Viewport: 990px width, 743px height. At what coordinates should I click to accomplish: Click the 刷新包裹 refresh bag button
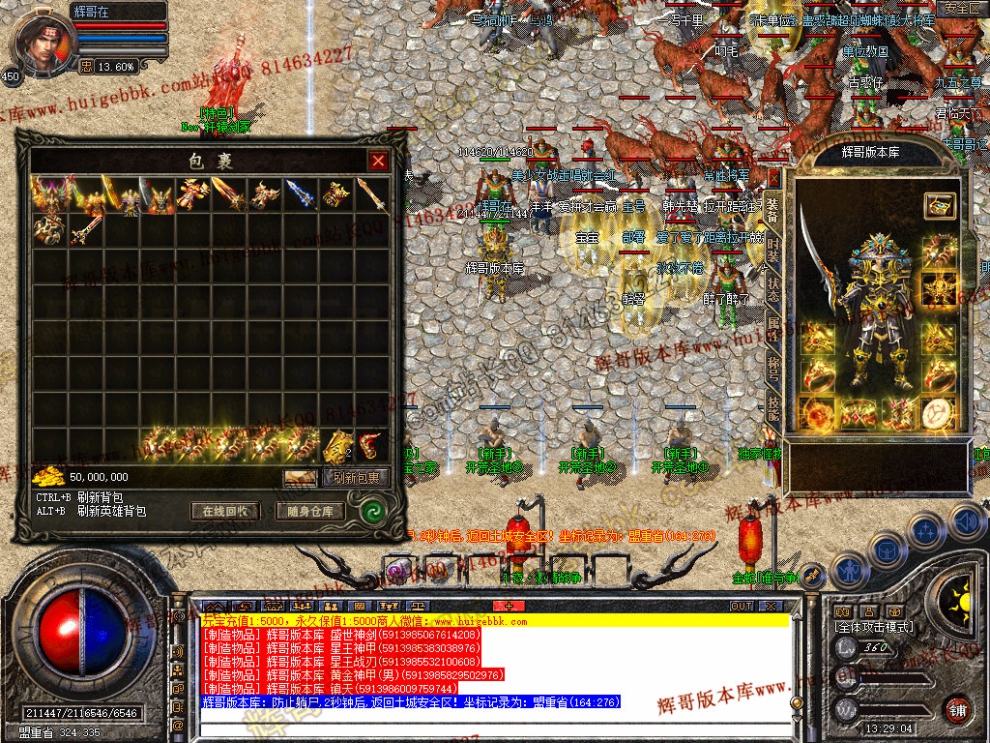click(356, 478)
